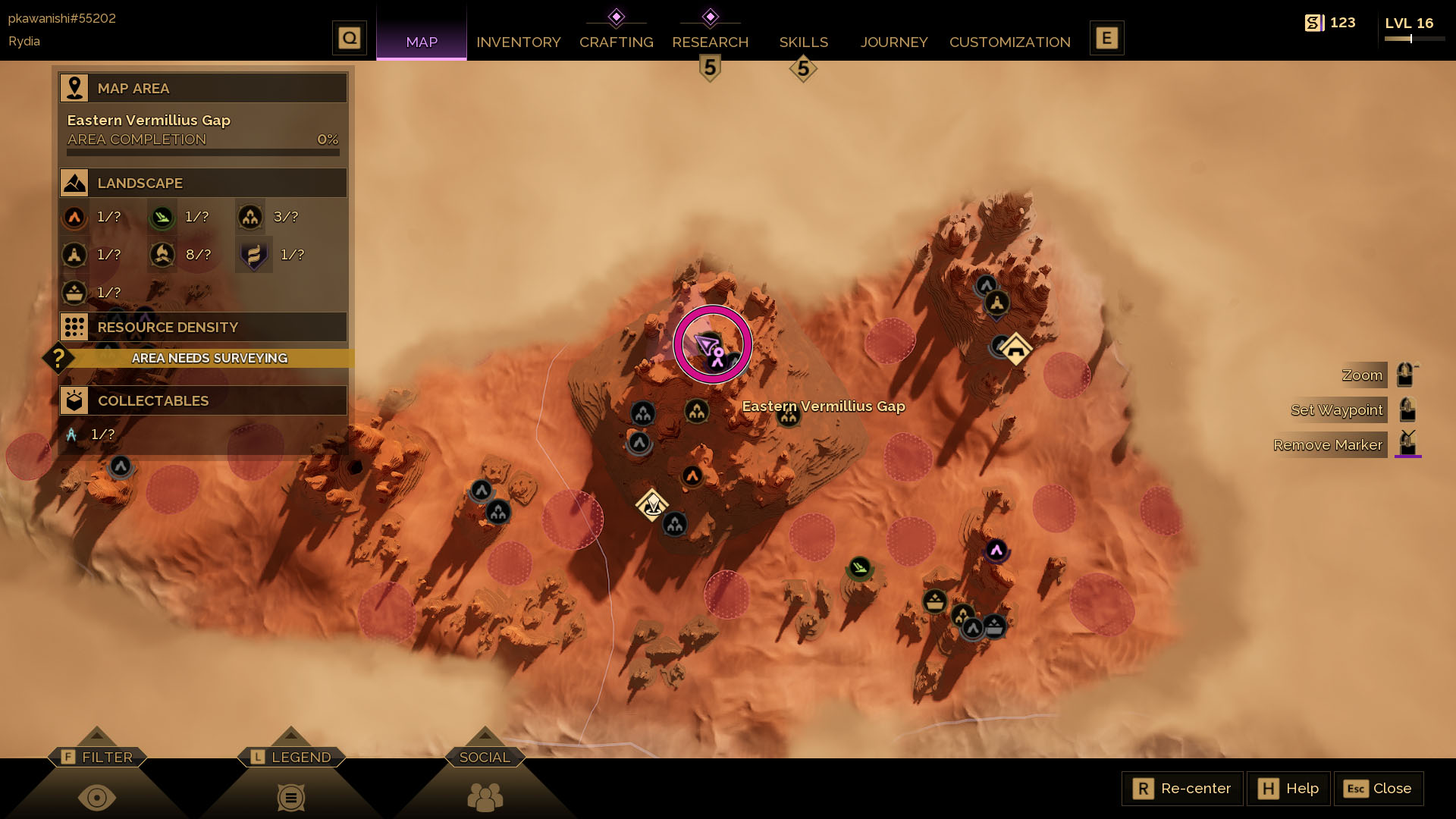The height and width of the screenshot is (819, 1456).
Task: Open the Crafting tab
Action: 616,42
